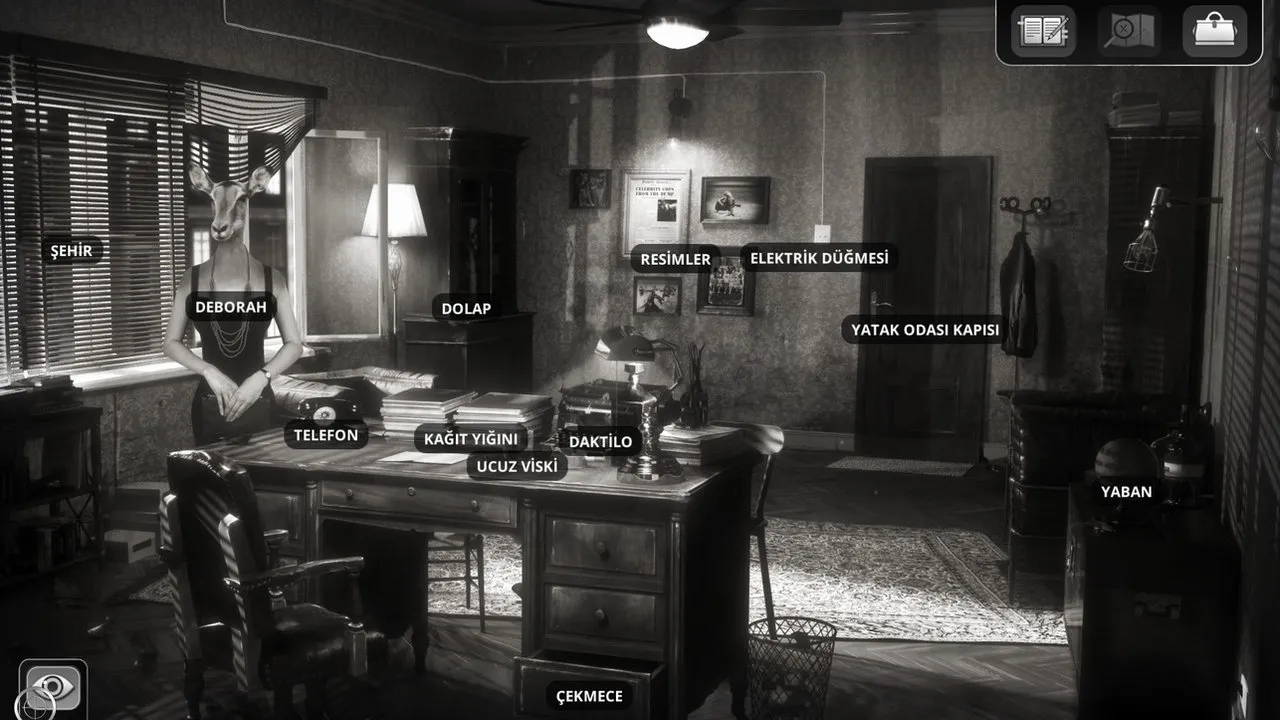
Task: Select the ÇEKMECE hotspot label
Action: 589,697
